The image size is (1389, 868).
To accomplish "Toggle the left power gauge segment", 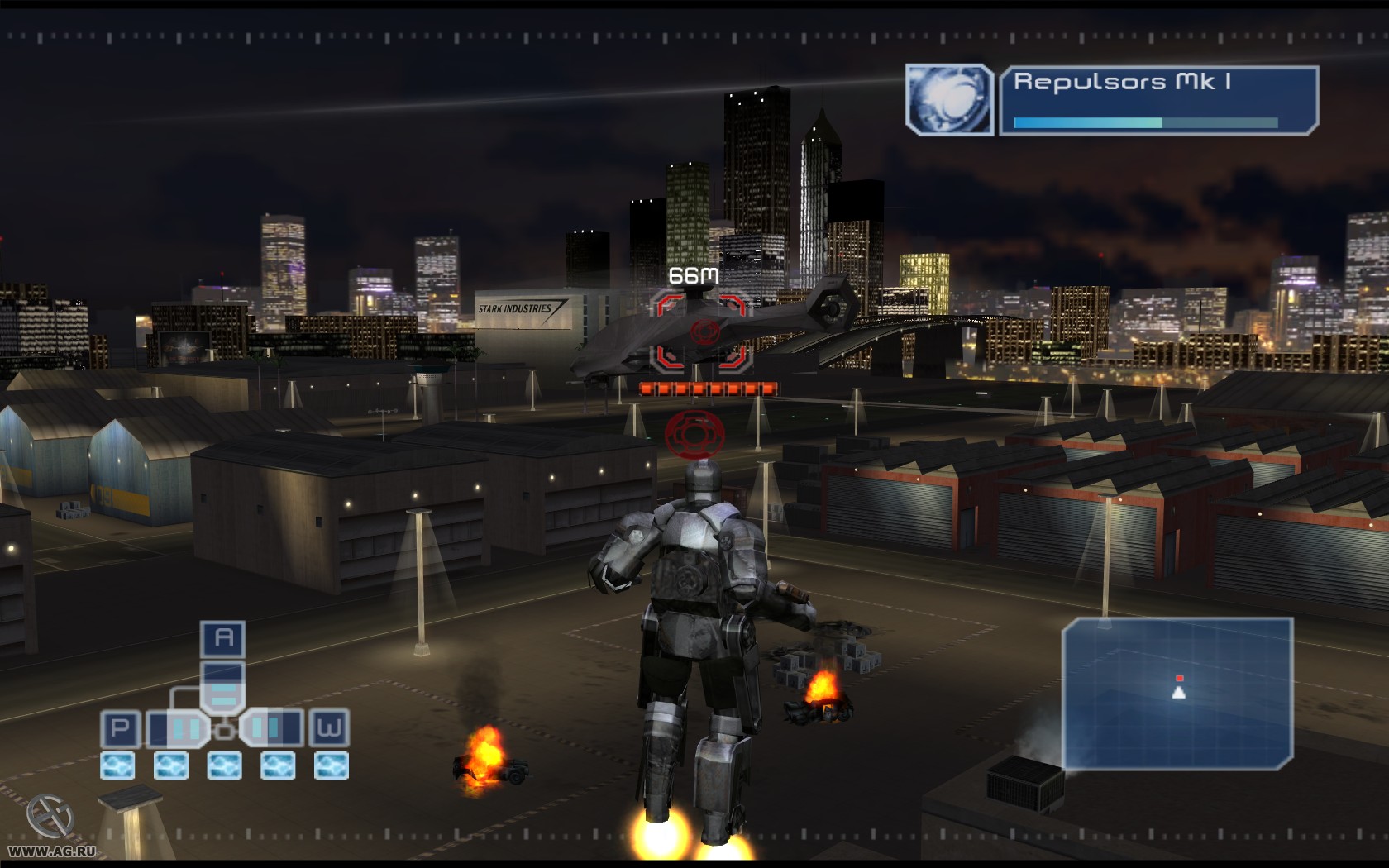I will pos(174,727).
